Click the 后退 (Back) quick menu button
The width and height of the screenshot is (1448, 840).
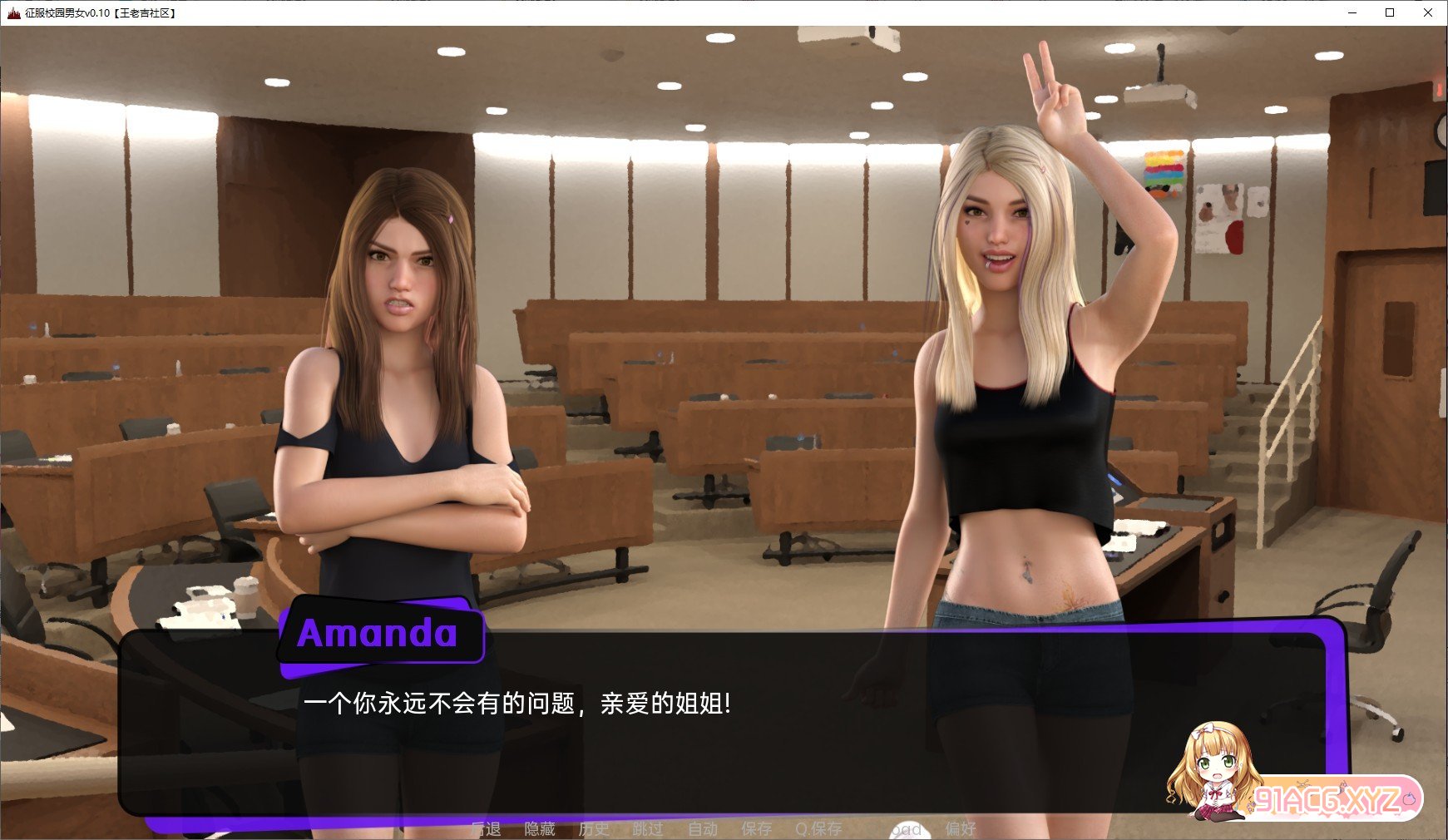486,829
